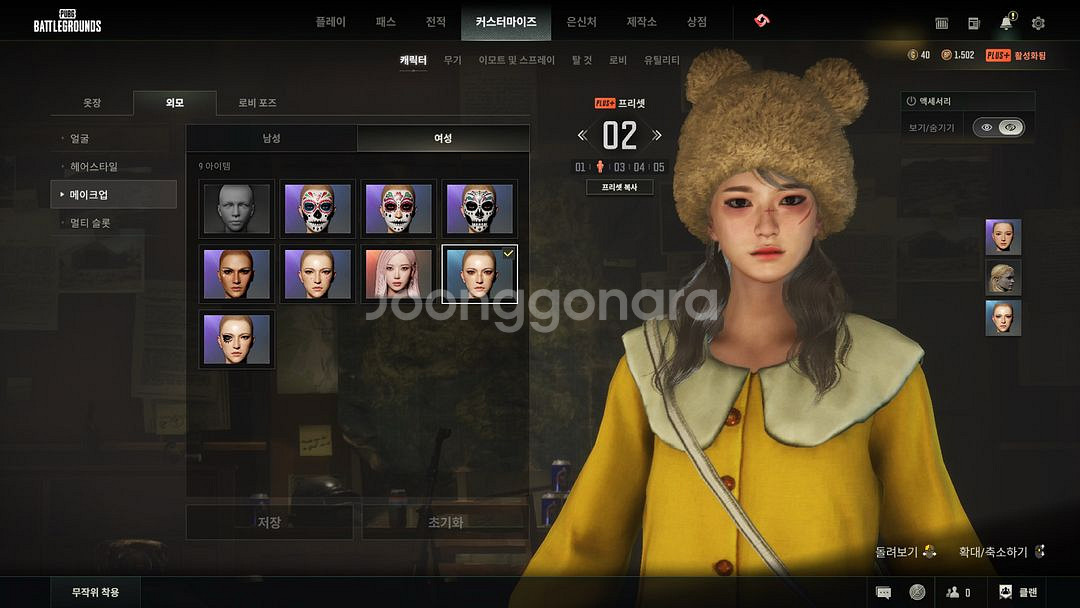Reset appearance with 초기화 button

445,522
